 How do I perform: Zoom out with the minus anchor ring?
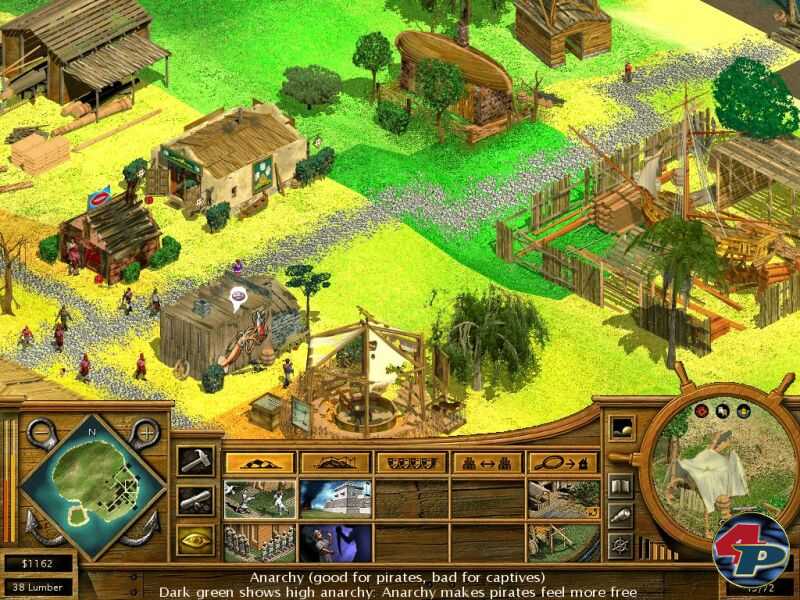(41, 433)
